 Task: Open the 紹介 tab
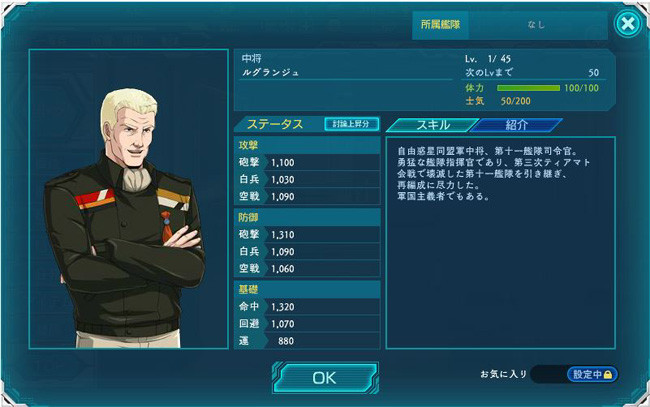click(517, 125)
